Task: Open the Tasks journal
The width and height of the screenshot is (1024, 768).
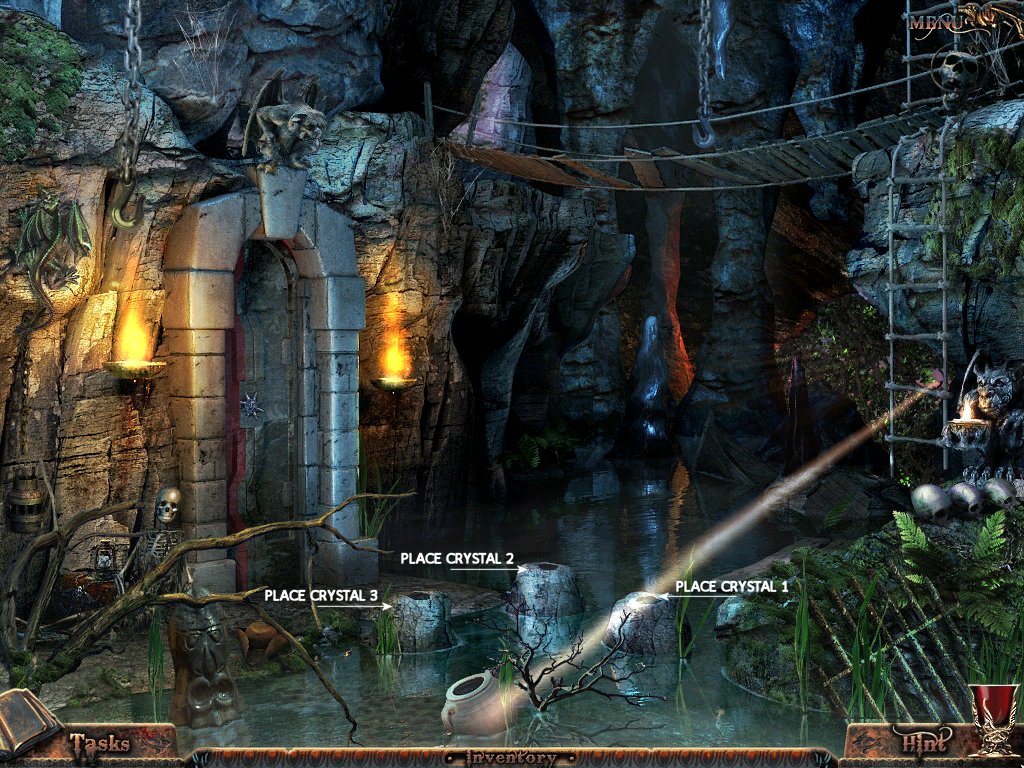Action: 99,743
